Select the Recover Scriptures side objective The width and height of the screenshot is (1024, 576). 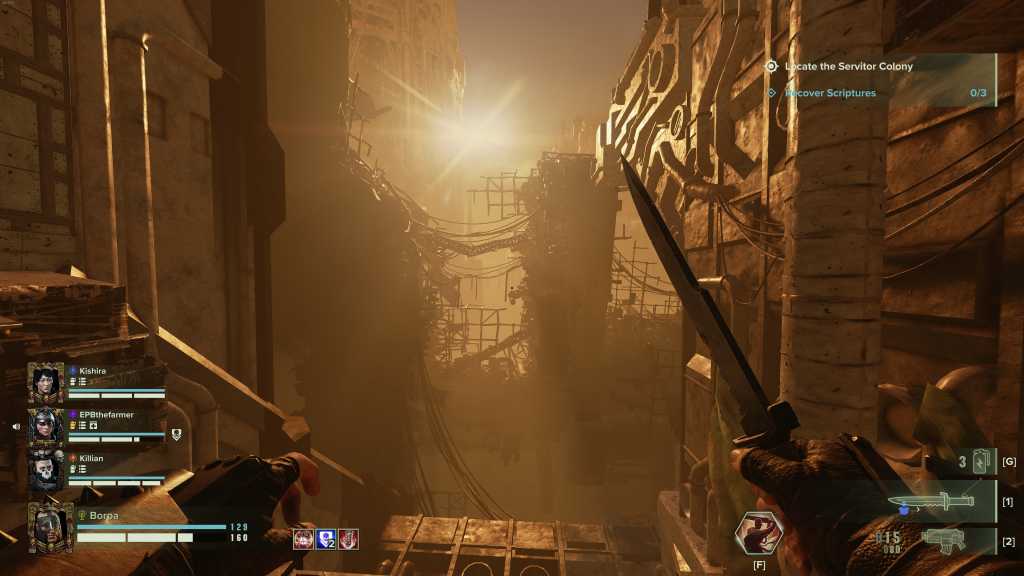tap(829, 93)
